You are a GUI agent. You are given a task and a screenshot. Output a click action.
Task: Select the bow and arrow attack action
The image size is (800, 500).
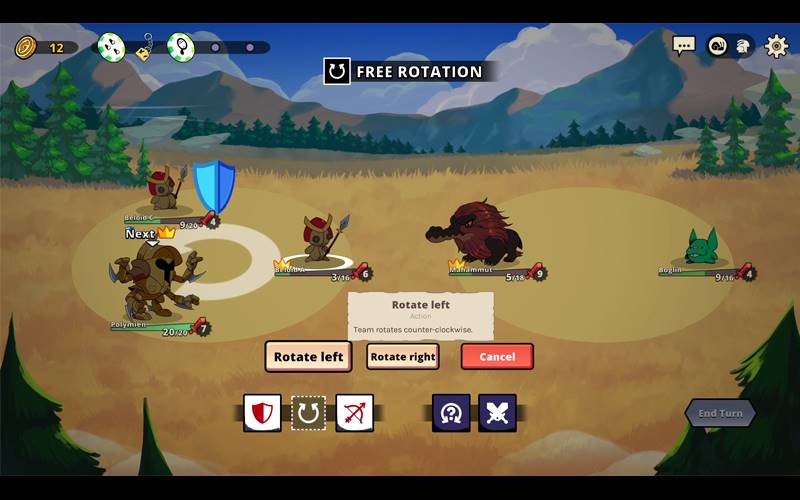coord(355,413)
